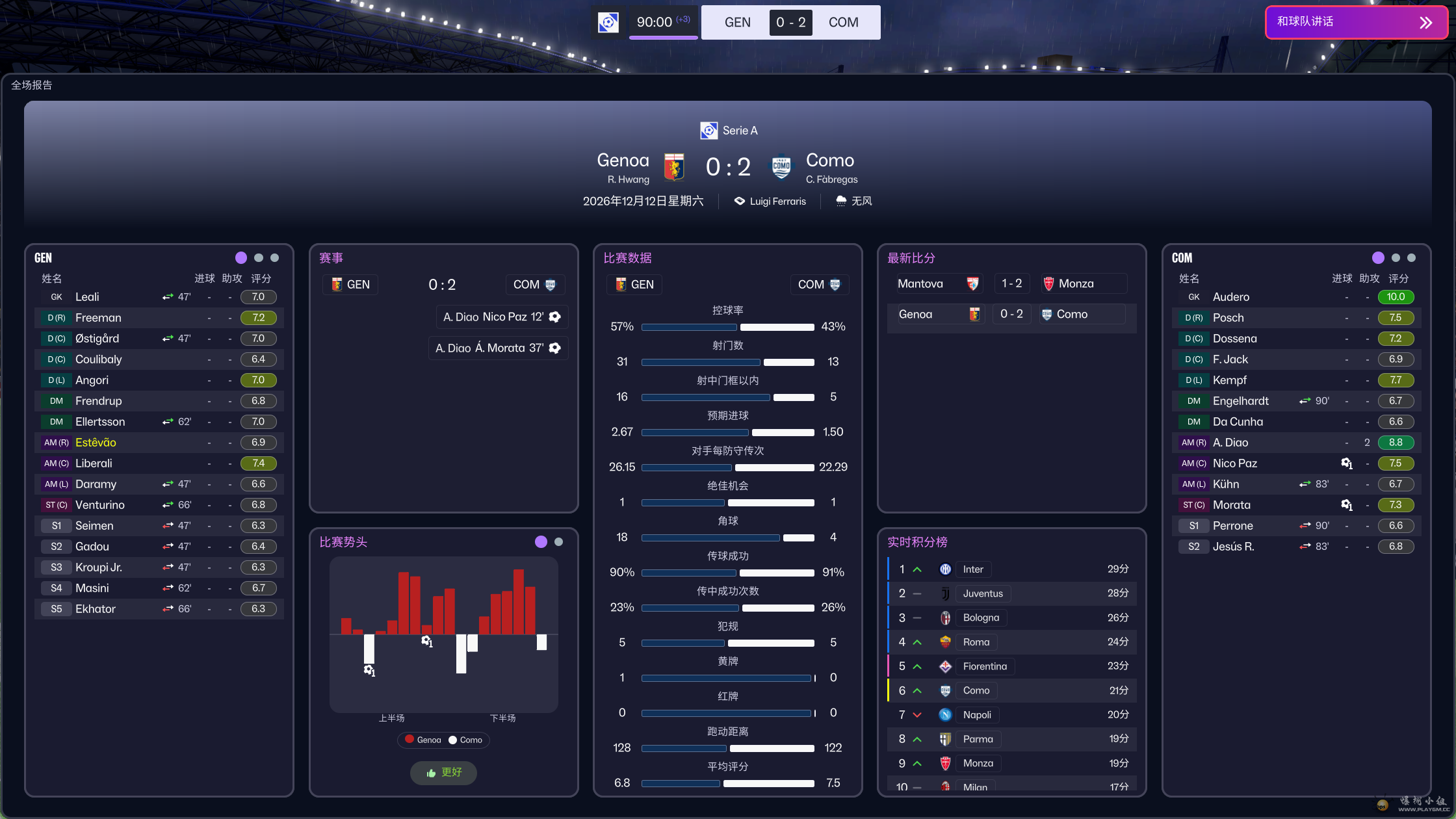Select Juventus in the live table
Image resolution: width=1456 pixels, height=819 pixels.
tap(982, 593)
